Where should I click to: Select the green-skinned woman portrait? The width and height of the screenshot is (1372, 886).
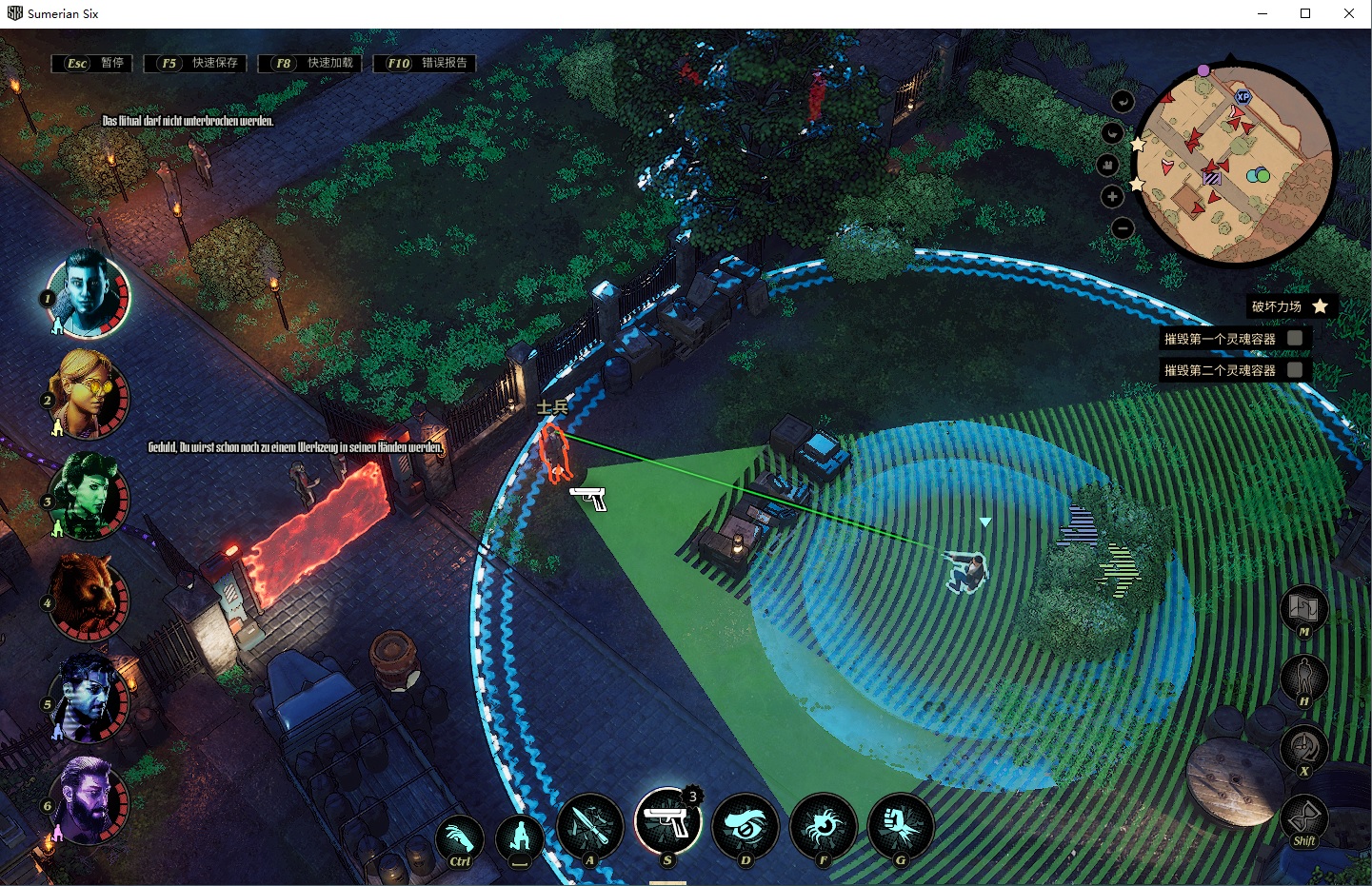89,497
